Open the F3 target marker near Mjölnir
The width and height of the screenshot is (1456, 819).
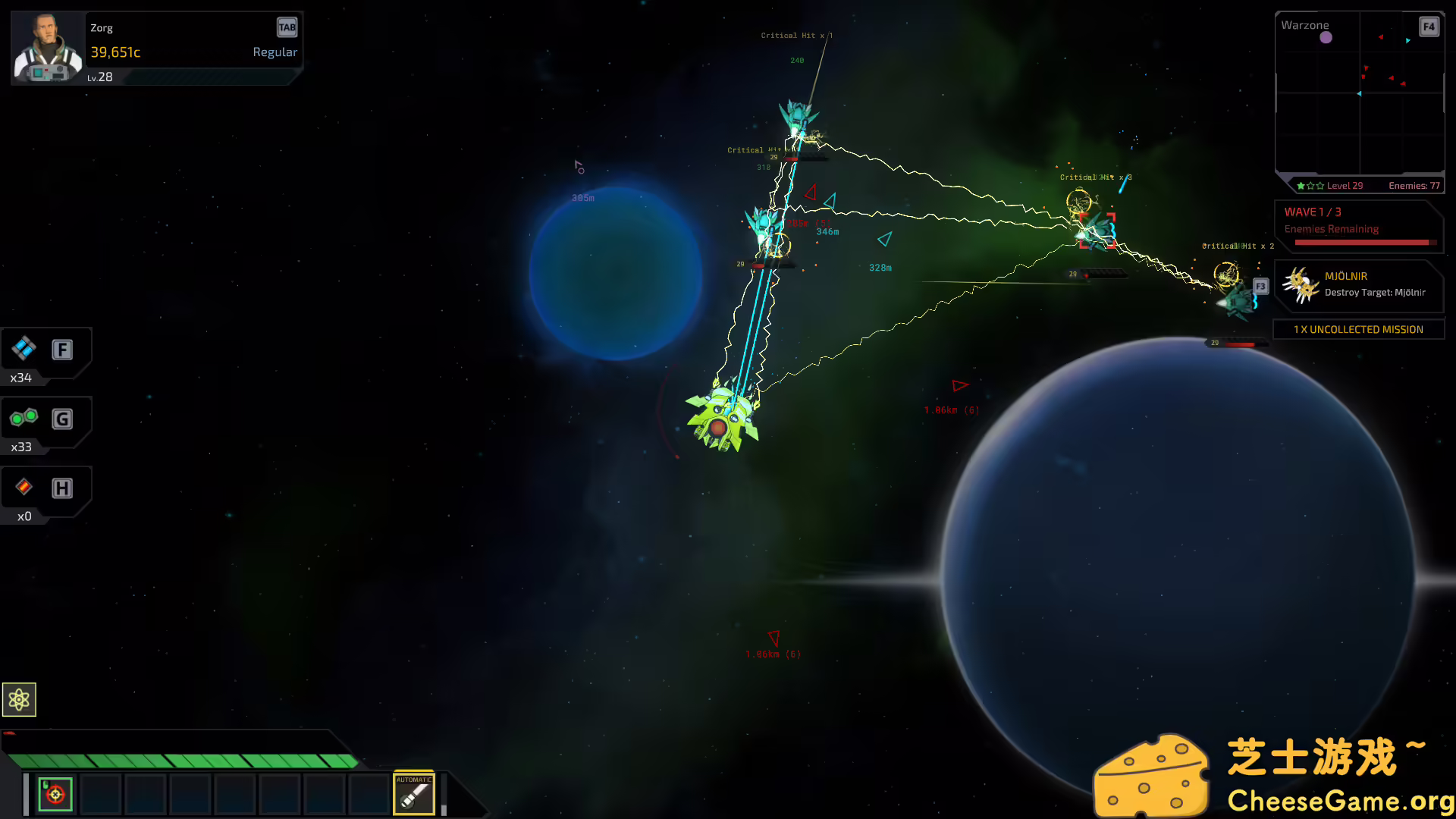coord(1260,286)
